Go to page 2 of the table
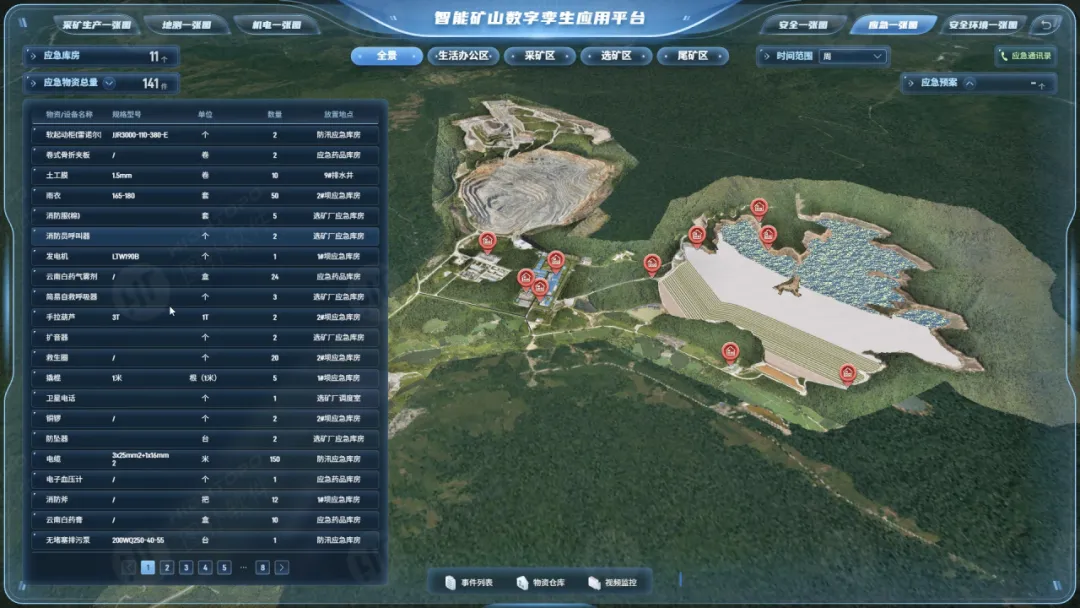The height and width of the screenshot is (608, 1080). point(166,568)
